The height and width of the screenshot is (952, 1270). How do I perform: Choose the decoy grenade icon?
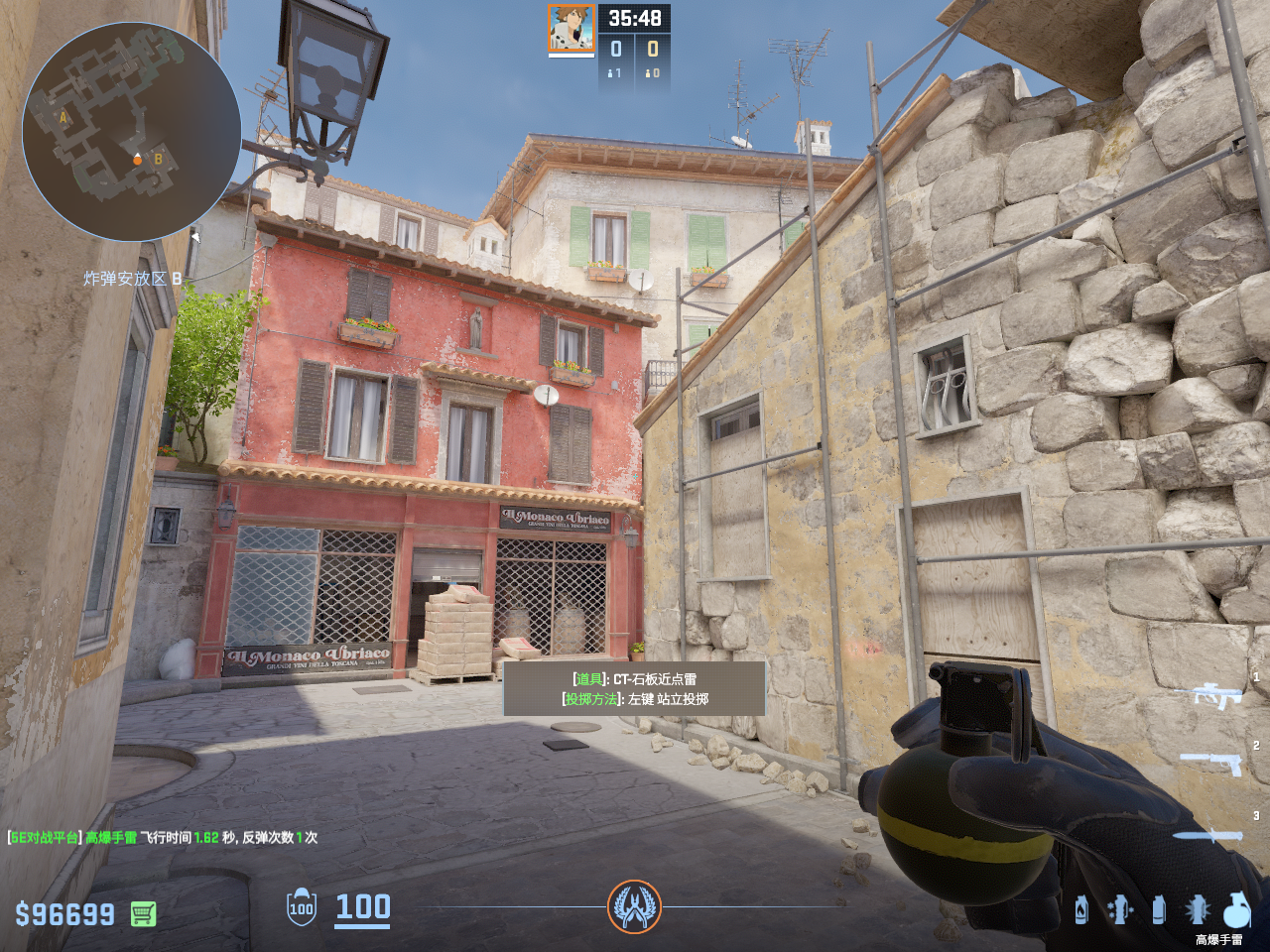1119,909
